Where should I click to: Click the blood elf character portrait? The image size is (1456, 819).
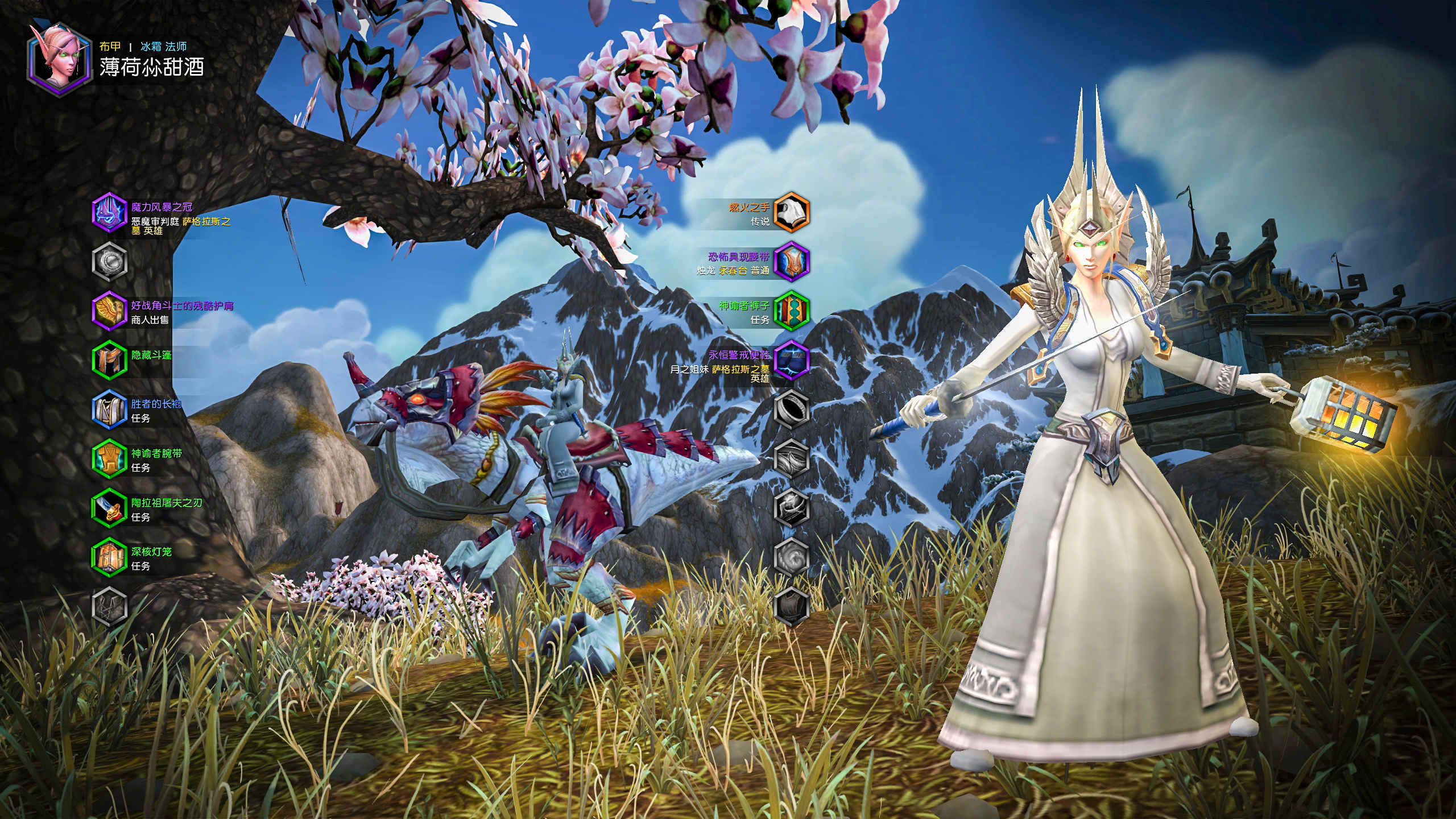coord(59,59)
